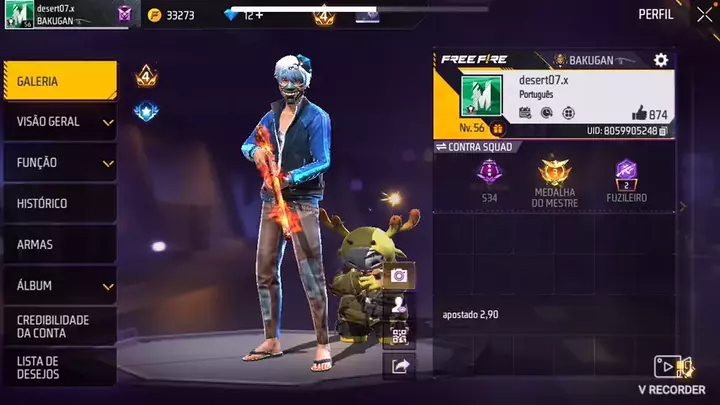Screen dimensions: 720x405
Task: Open Lista de Desejos
Action: click(59, 367)
